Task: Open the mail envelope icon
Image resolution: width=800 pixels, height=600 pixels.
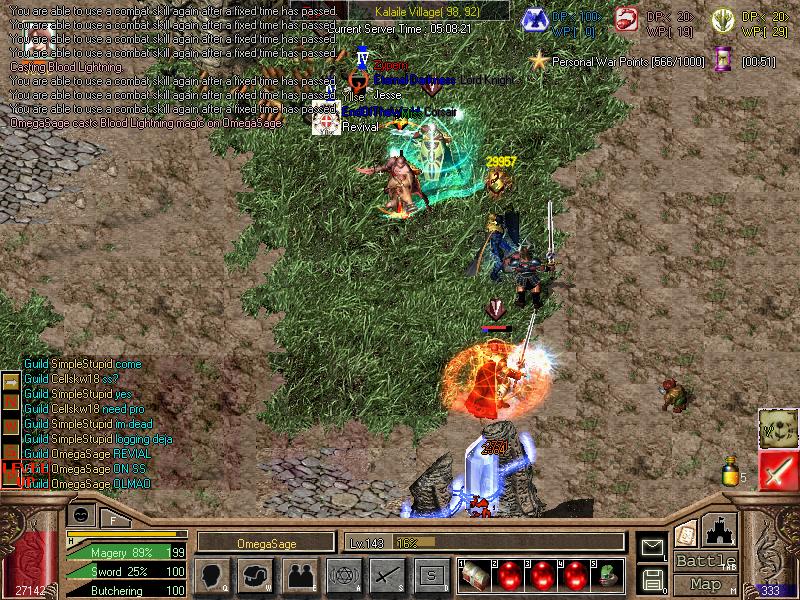Action: [652, 546]
